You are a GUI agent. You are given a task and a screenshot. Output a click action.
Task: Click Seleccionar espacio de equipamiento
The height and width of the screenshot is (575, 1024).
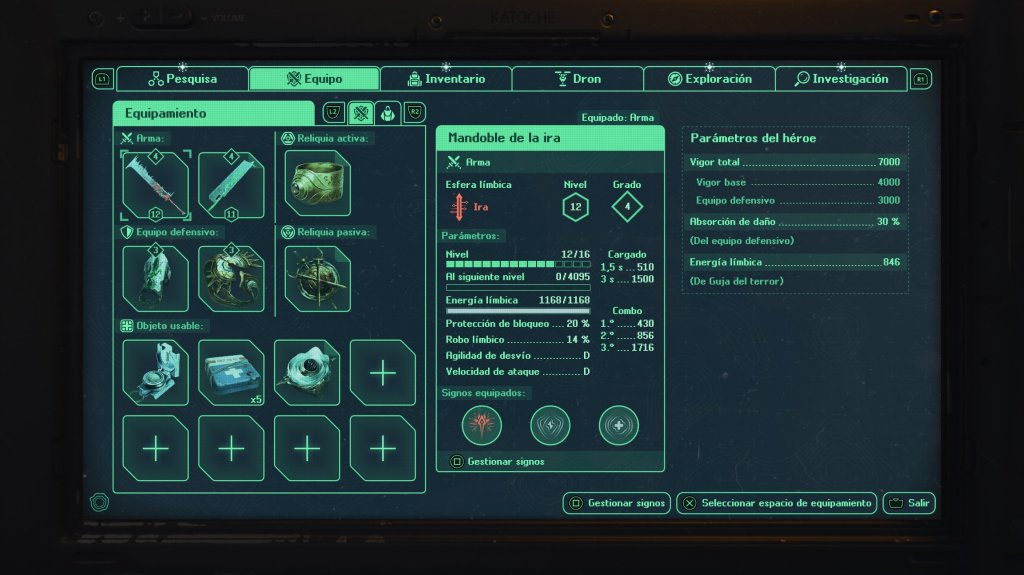(x=777, y=503)
